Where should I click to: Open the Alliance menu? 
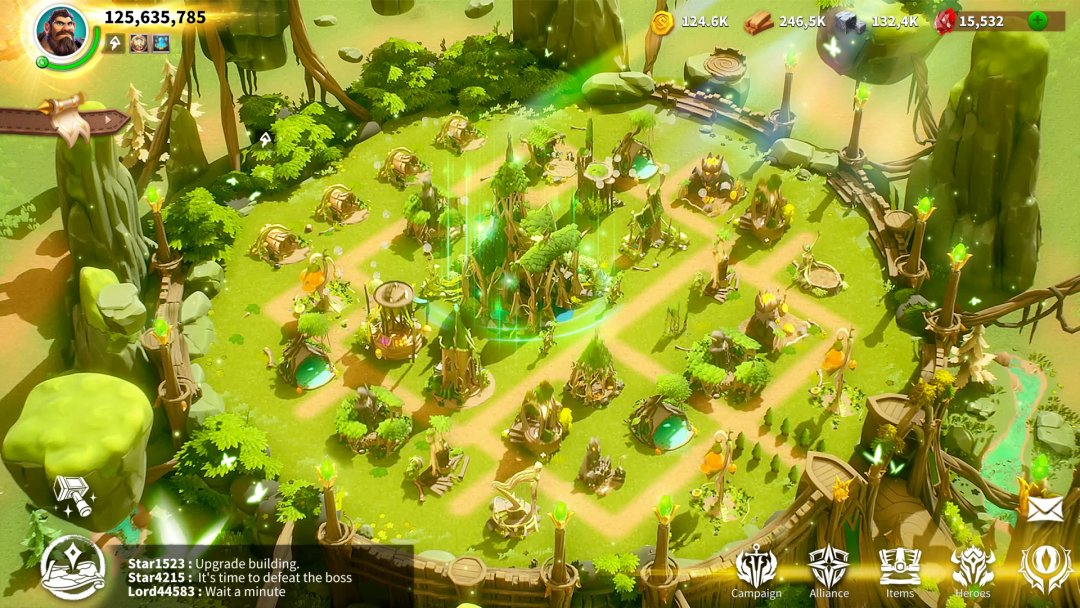829,570
